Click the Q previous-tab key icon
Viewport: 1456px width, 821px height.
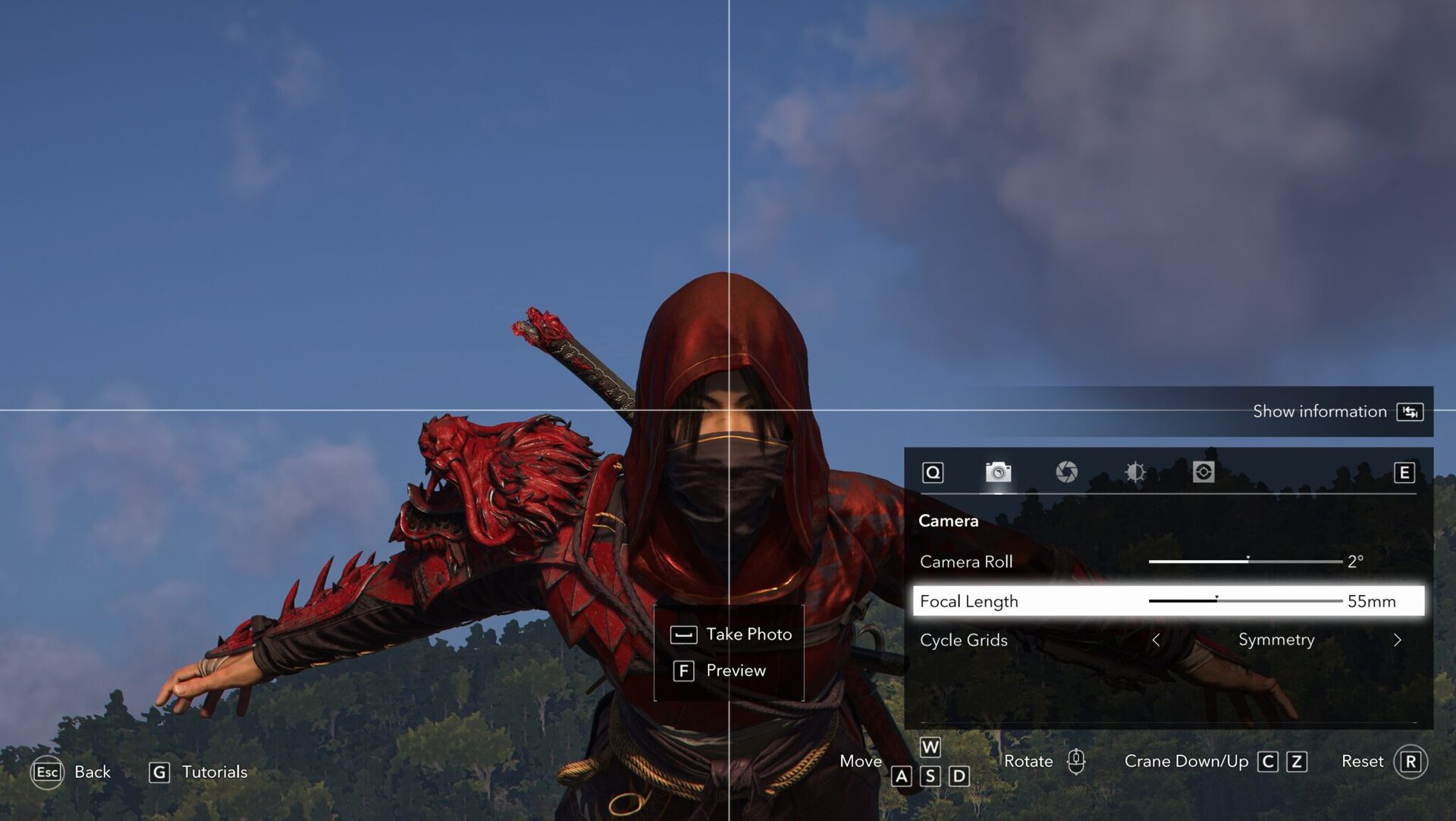[934, 472]
